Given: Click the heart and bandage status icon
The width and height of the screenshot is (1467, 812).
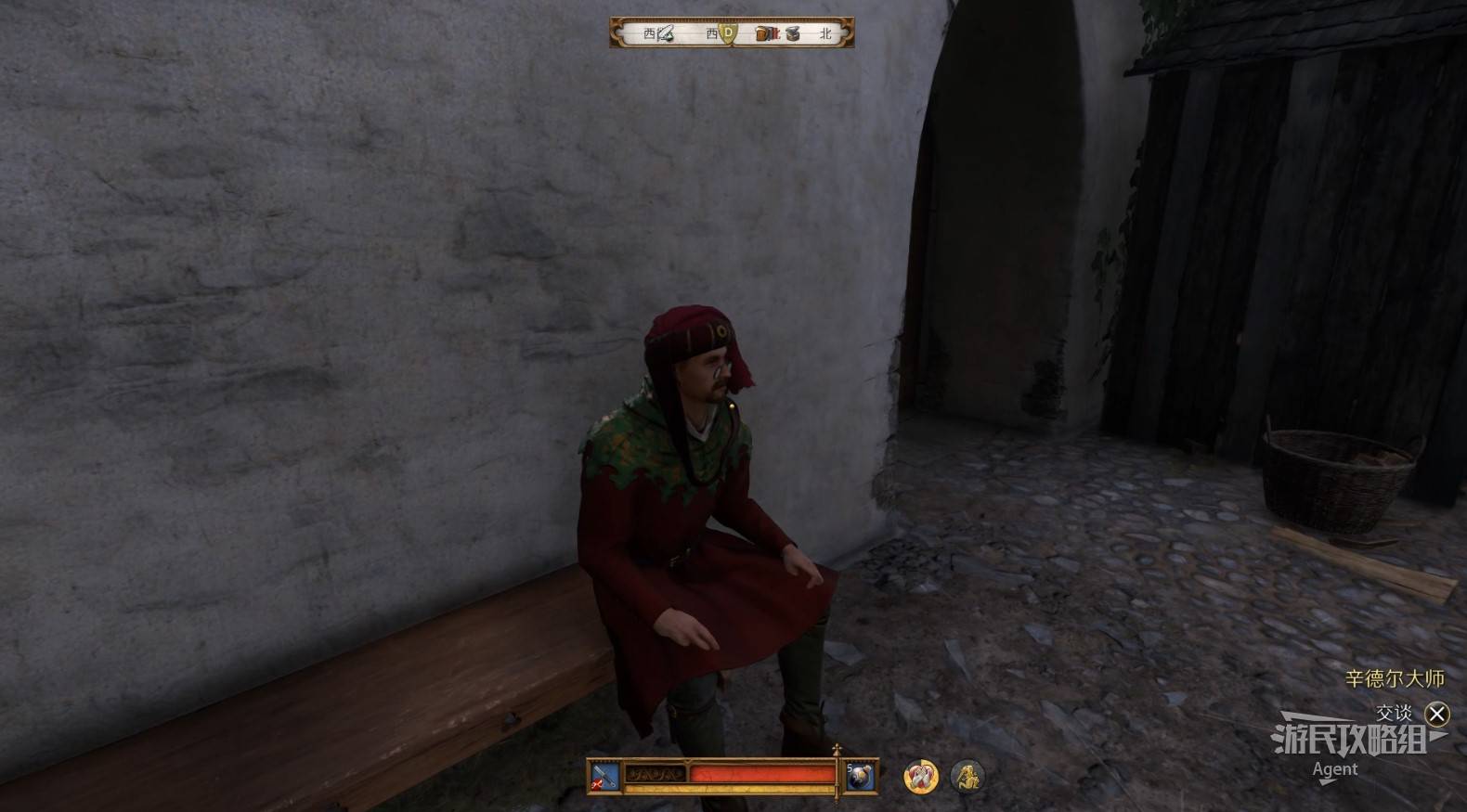Looking at the screenshot, I should [x=921, y=776].
